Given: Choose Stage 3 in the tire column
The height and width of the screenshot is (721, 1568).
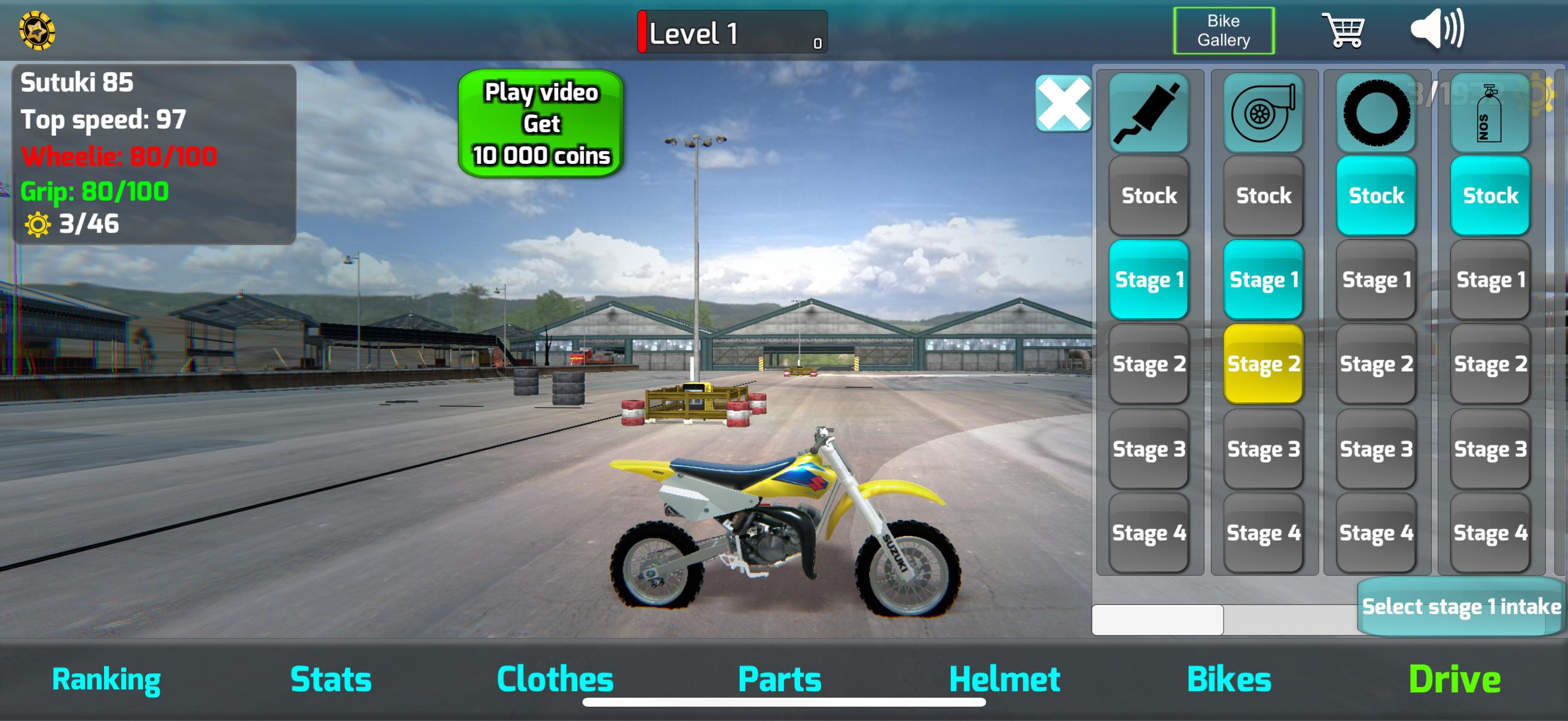Looking at the screenshot, I should tap(1375, 449).
